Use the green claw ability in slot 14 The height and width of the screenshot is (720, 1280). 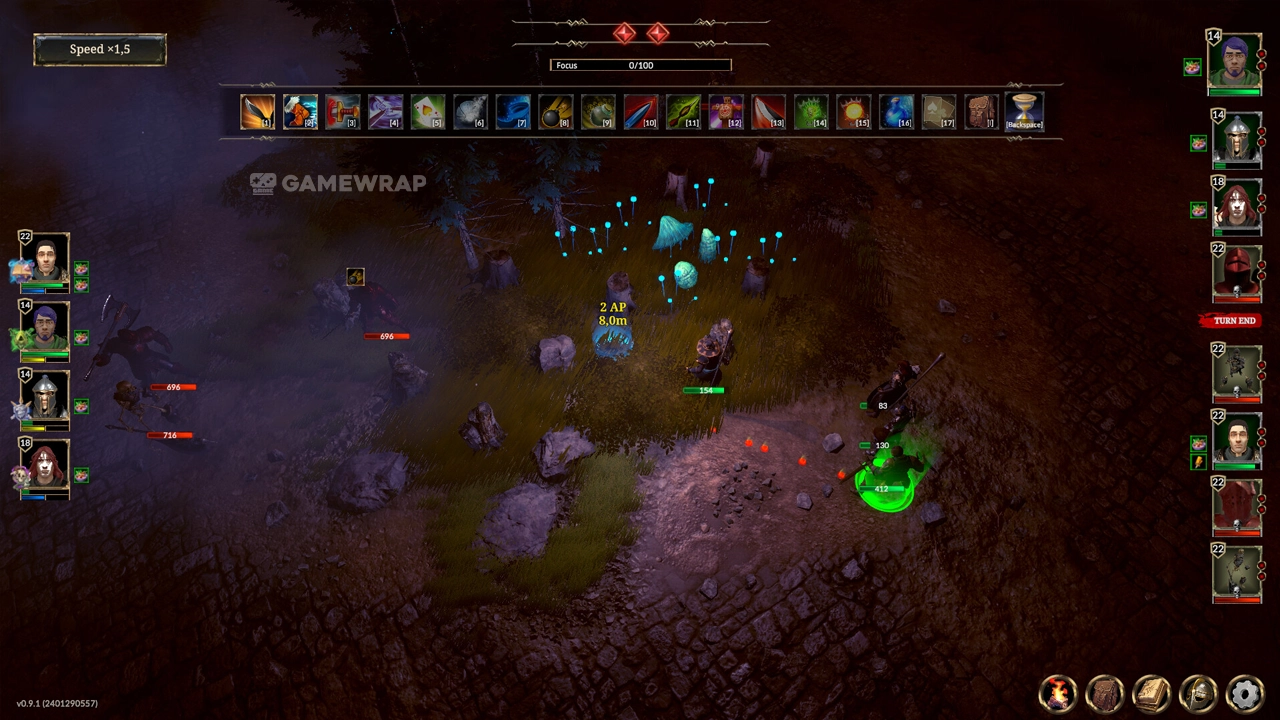point(811,111)
